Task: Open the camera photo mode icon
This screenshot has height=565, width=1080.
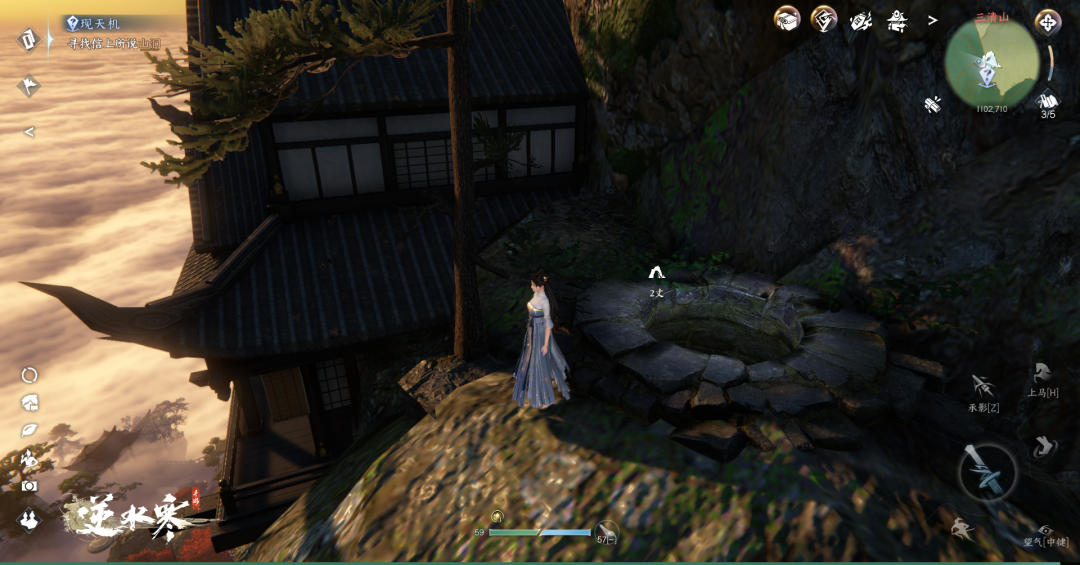Action: (29, 486)
